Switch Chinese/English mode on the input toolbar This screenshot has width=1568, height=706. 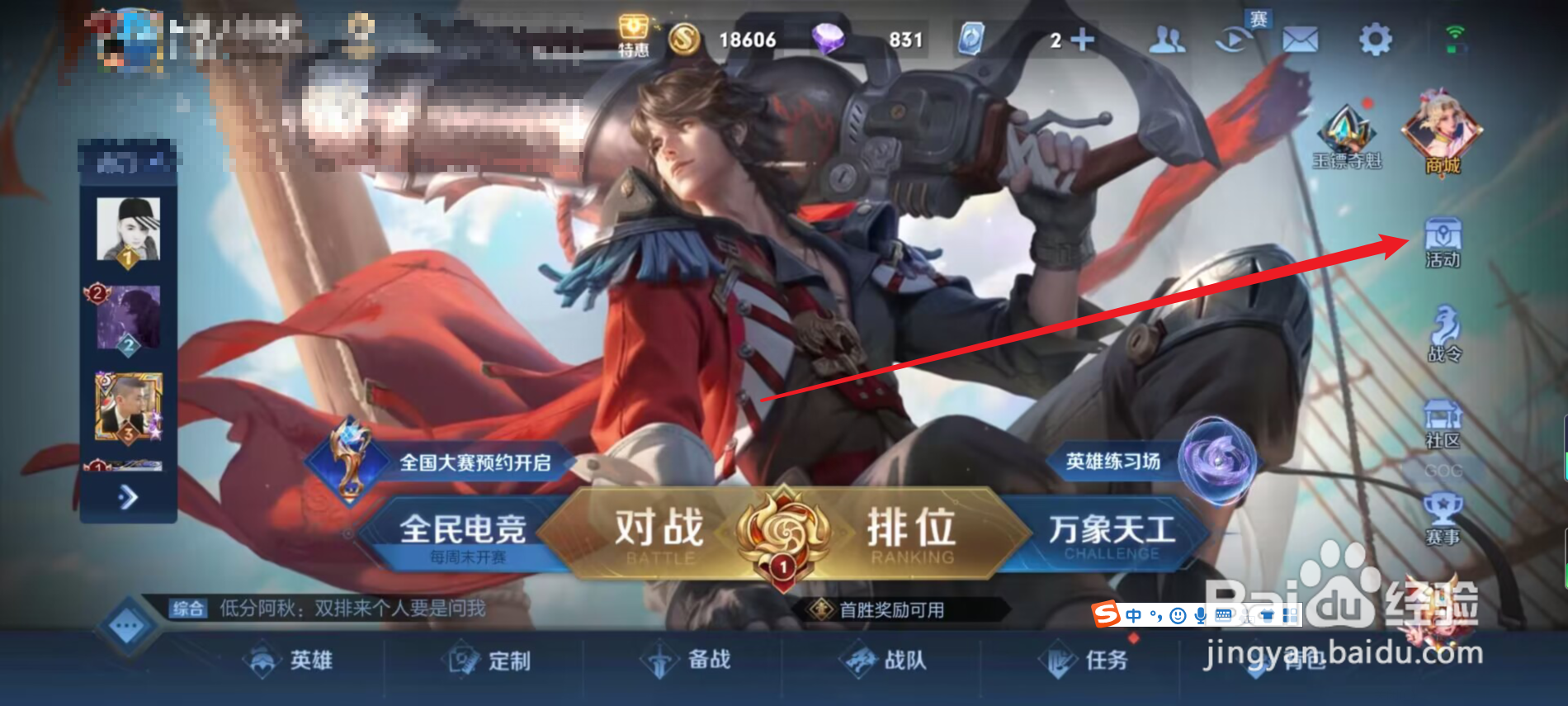[x=1133, y=615]
